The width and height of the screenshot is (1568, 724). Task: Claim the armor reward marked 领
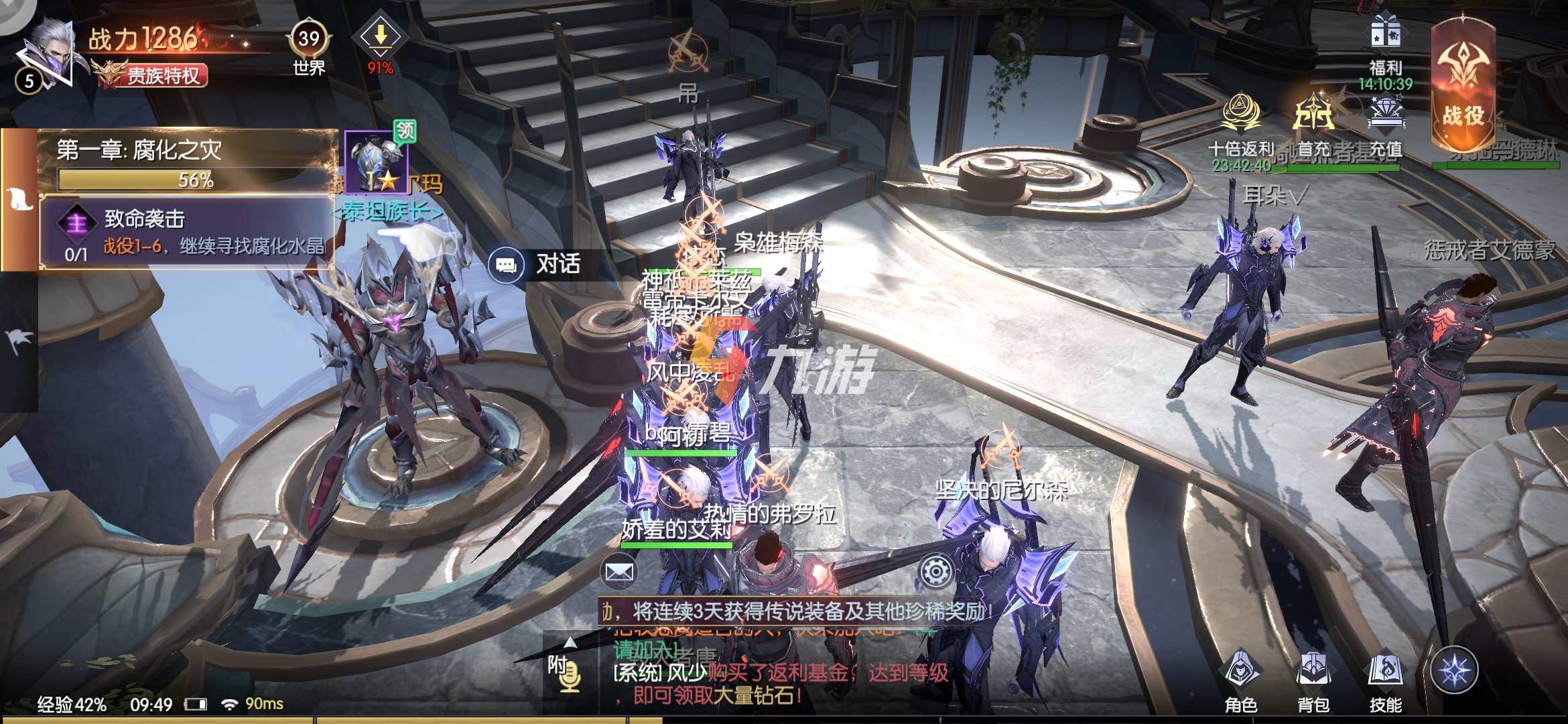(377, 161)
